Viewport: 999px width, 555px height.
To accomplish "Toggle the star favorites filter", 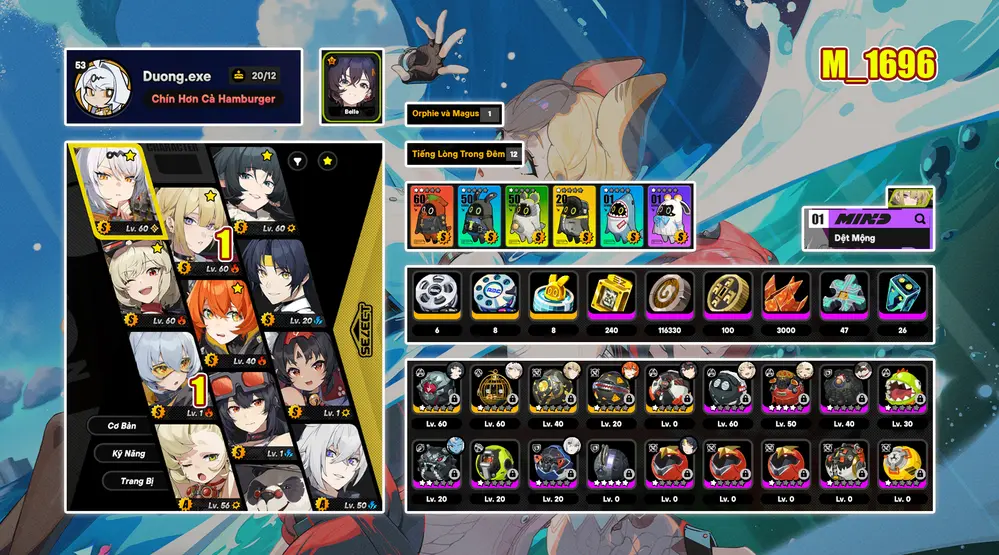I will [328, 160].
